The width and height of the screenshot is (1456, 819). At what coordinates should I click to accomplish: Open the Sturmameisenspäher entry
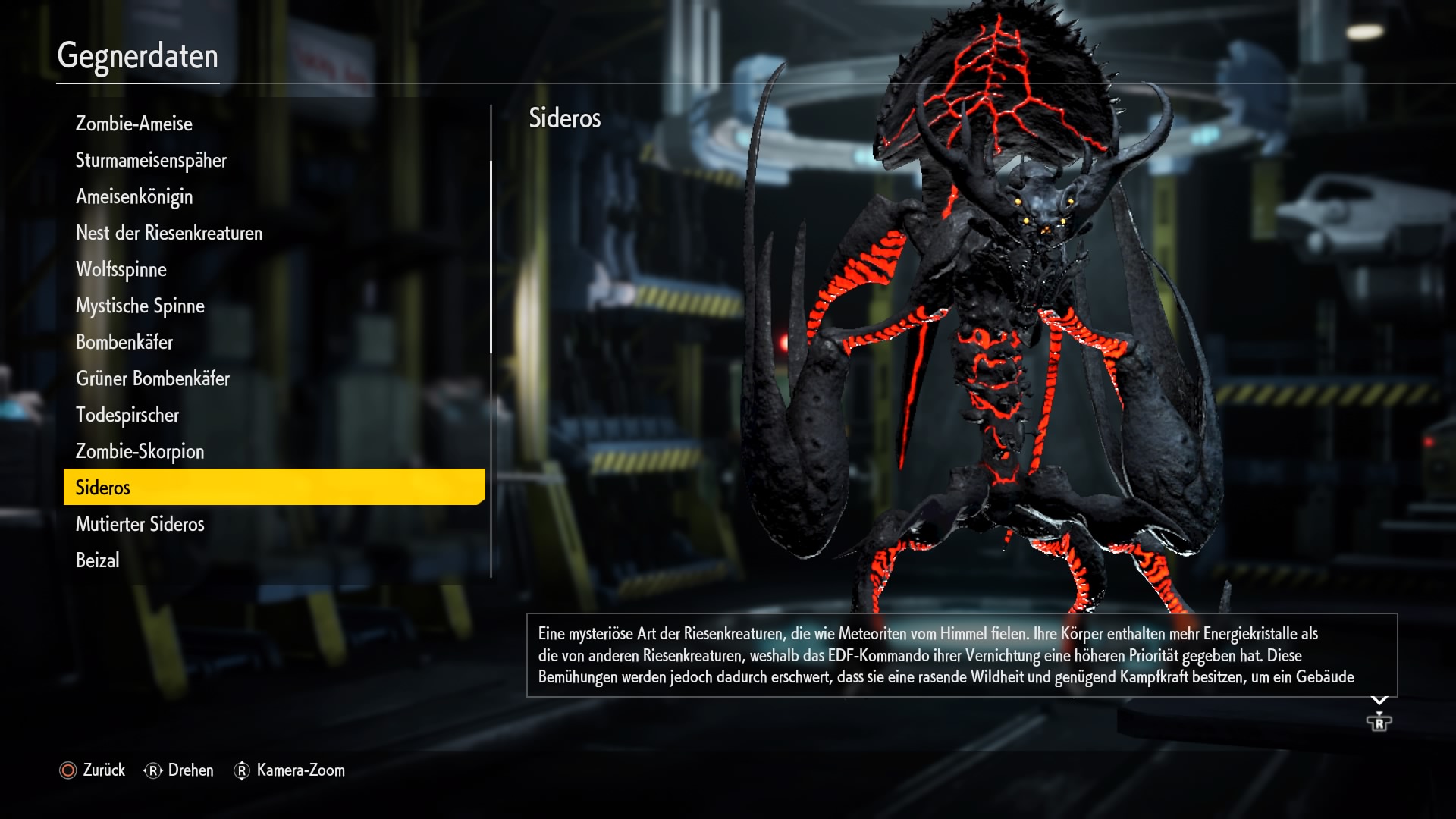coord(151,160)
